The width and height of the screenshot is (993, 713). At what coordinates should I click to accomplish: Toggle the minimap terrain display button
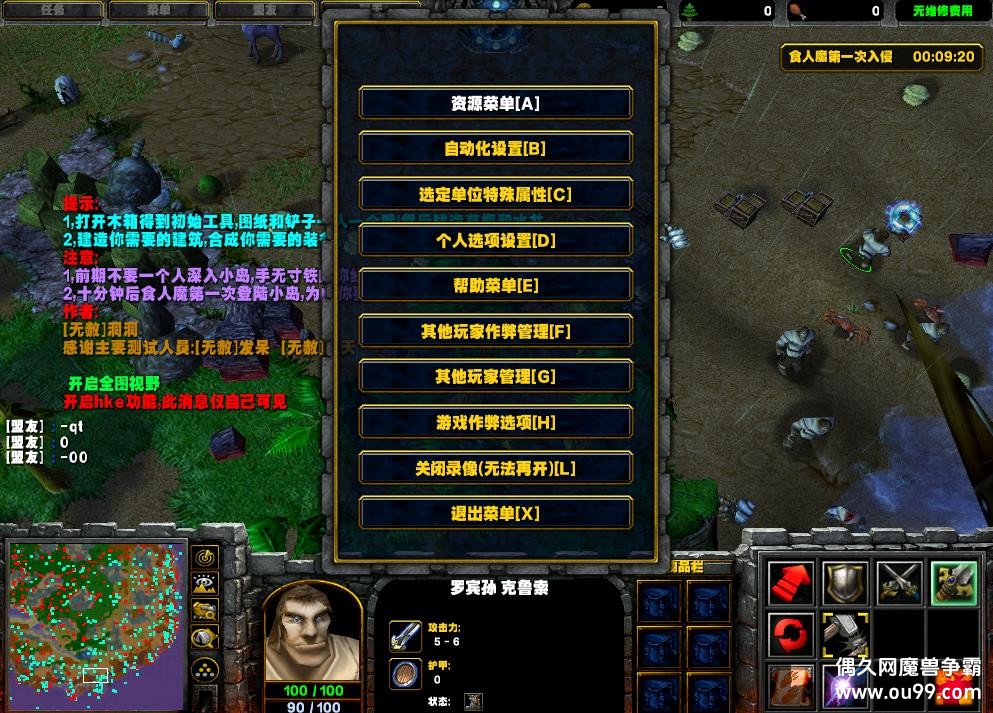pyautogui.click(x=206, y=584)
